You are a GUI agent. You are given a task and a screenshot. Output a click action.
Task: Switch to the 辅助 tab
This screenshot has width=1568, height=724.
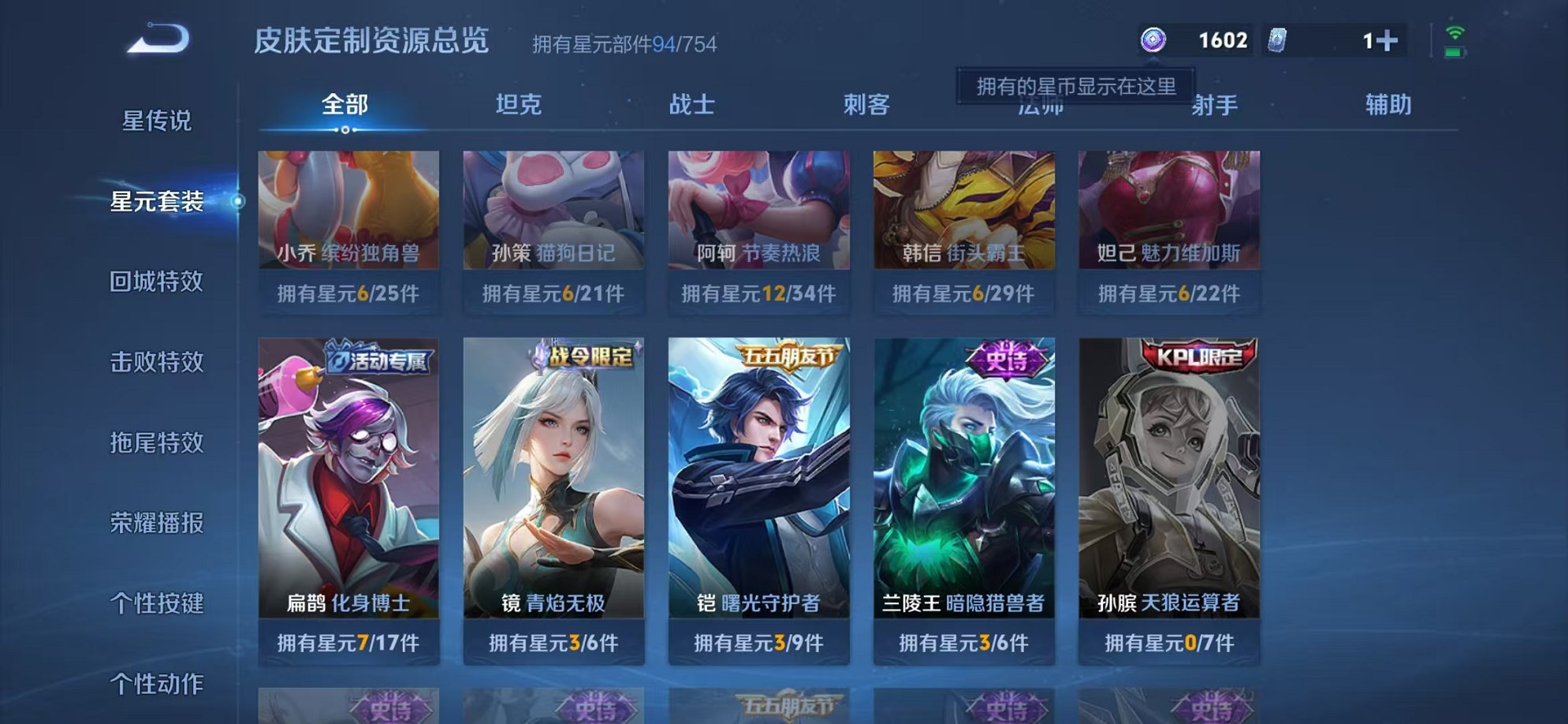tap(1388, 103)
